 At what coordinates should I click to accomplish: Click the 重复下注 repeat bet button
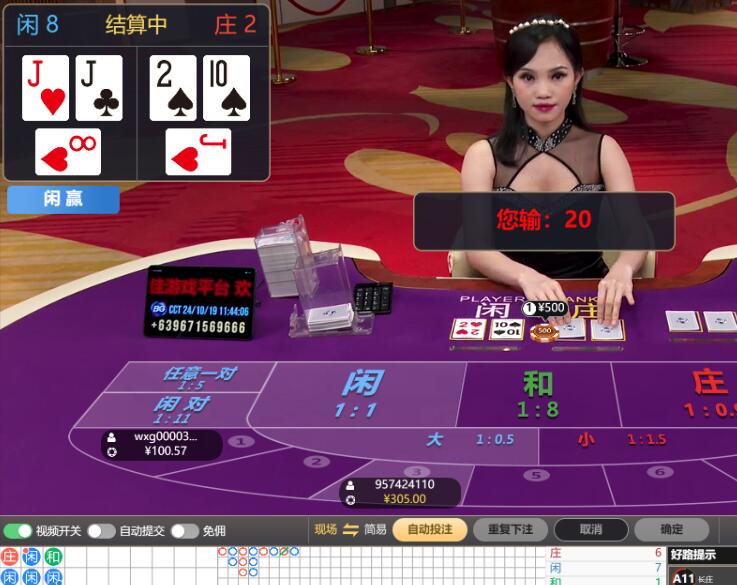509,529
